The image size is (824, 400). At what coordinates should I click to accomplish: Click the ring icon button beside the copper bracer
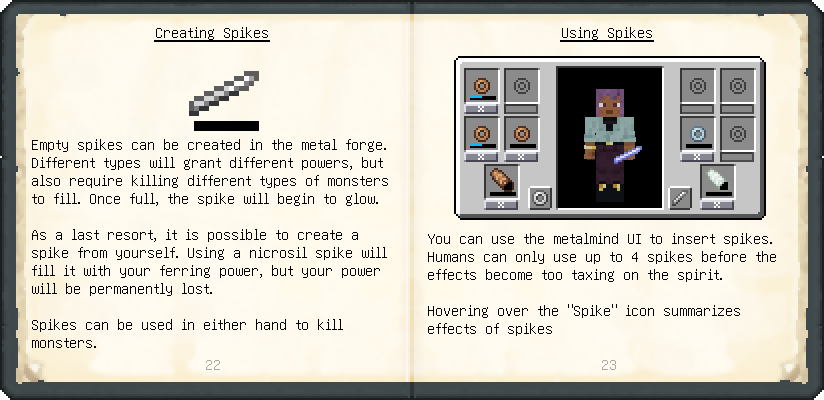click(540, 198)
